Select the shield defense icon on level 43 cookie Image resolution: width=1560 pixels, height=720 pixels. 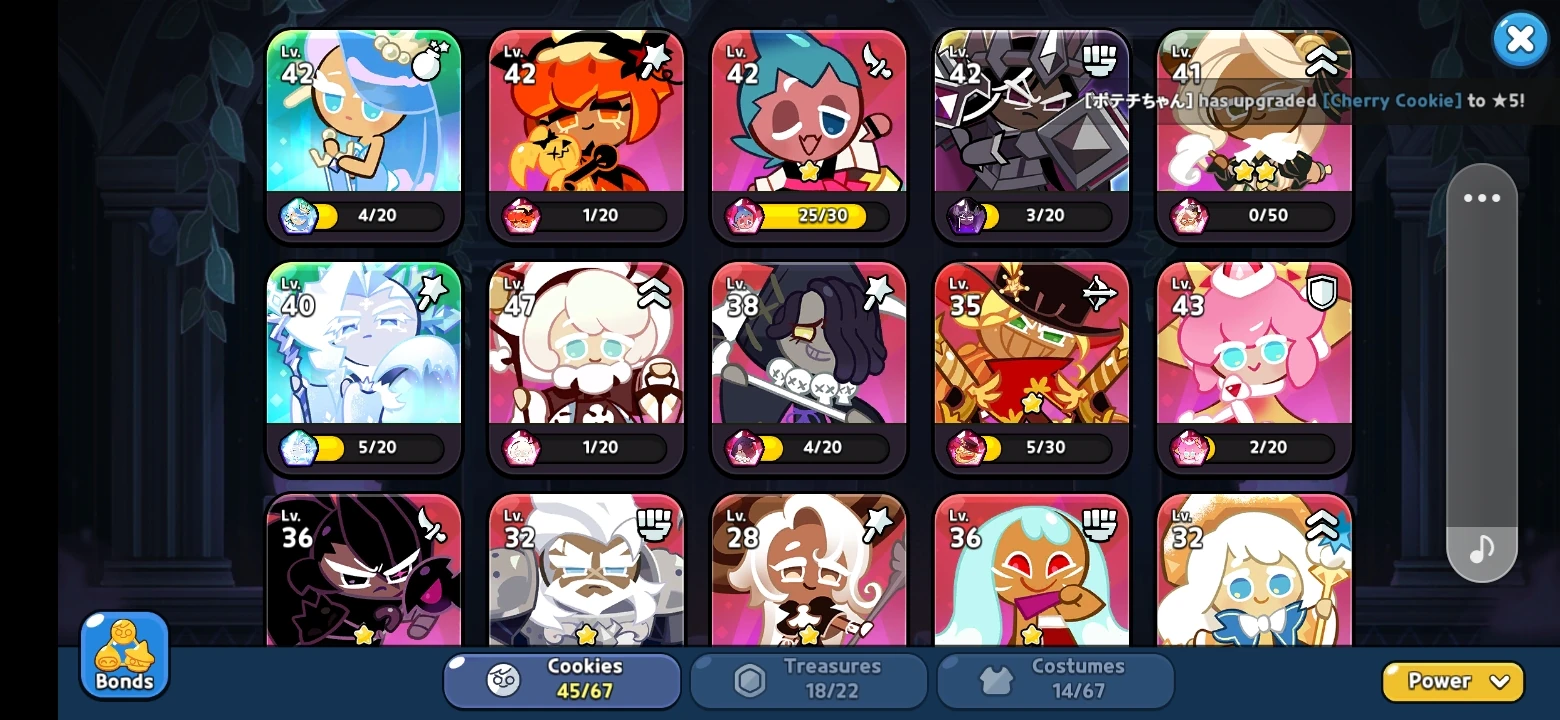1323,291
